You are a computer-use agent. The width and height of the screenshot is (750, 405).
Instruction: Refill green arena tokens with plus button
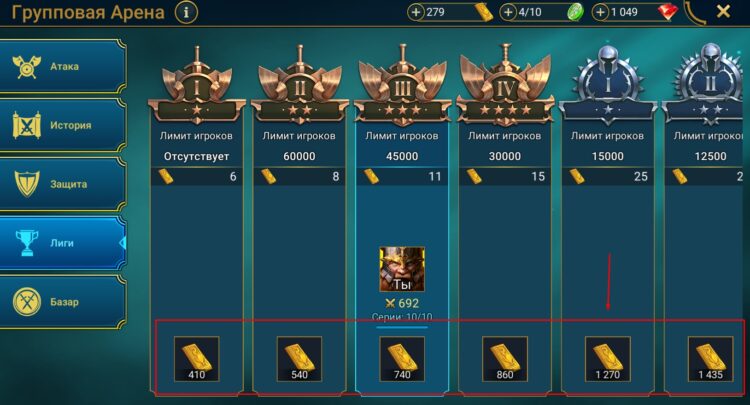click(x=509, y=13)
